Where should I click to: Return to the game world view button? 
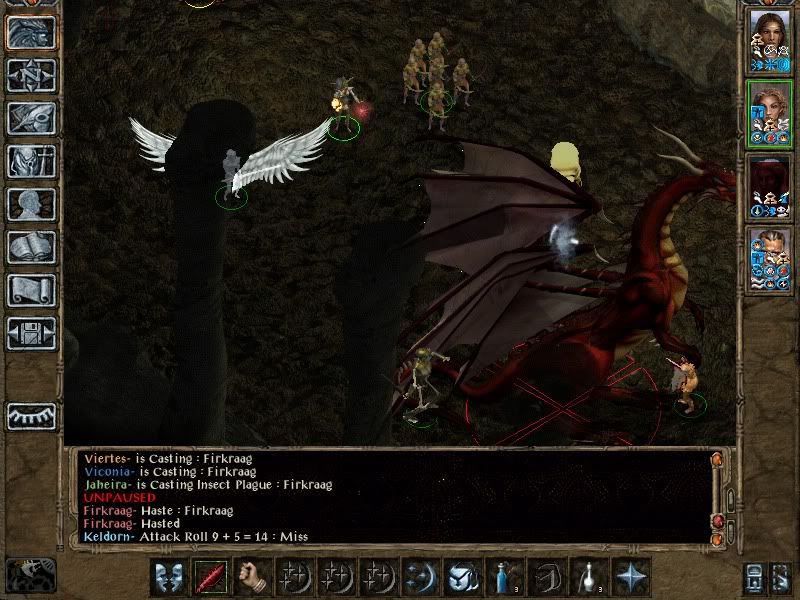(x=31, y=32)
